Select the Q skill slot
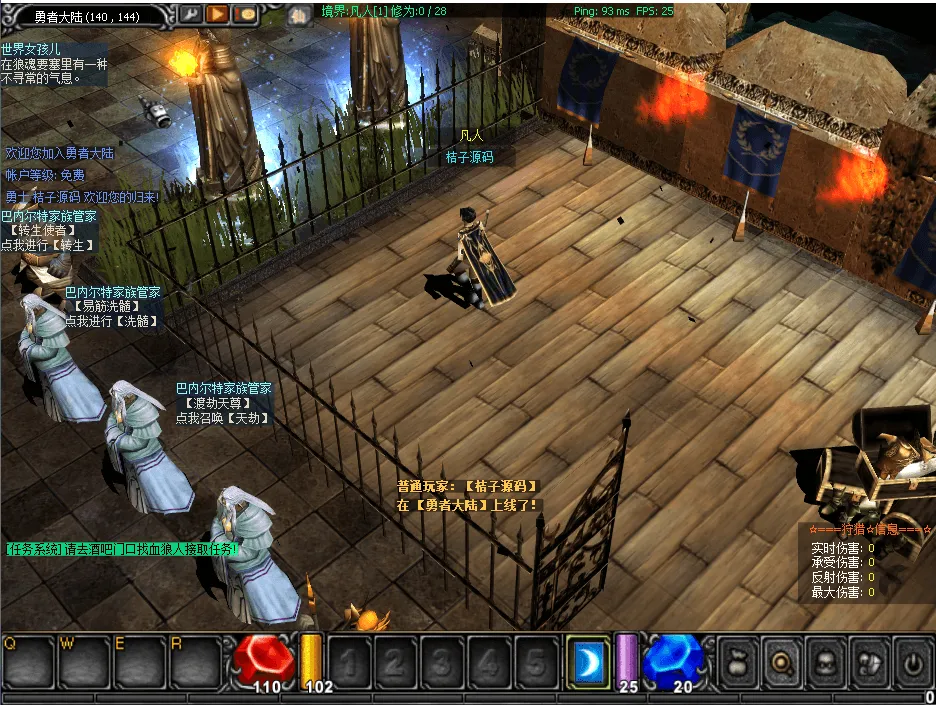Screen dimensions: 936x705 (27, 661)
